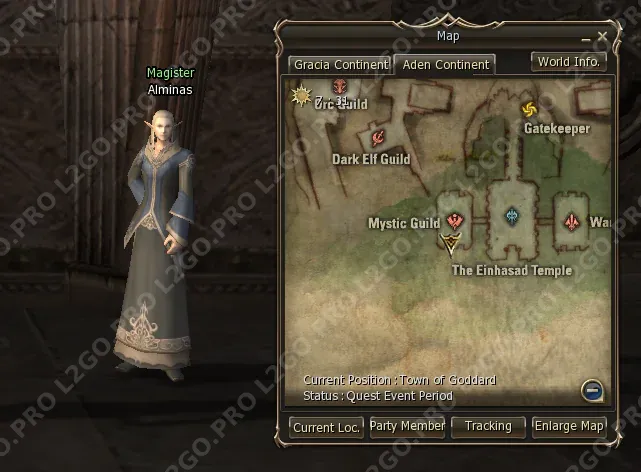Select the Dark Elf Guild map marker
The width and height of the screenshot is (641, 472).
point(378,139)
